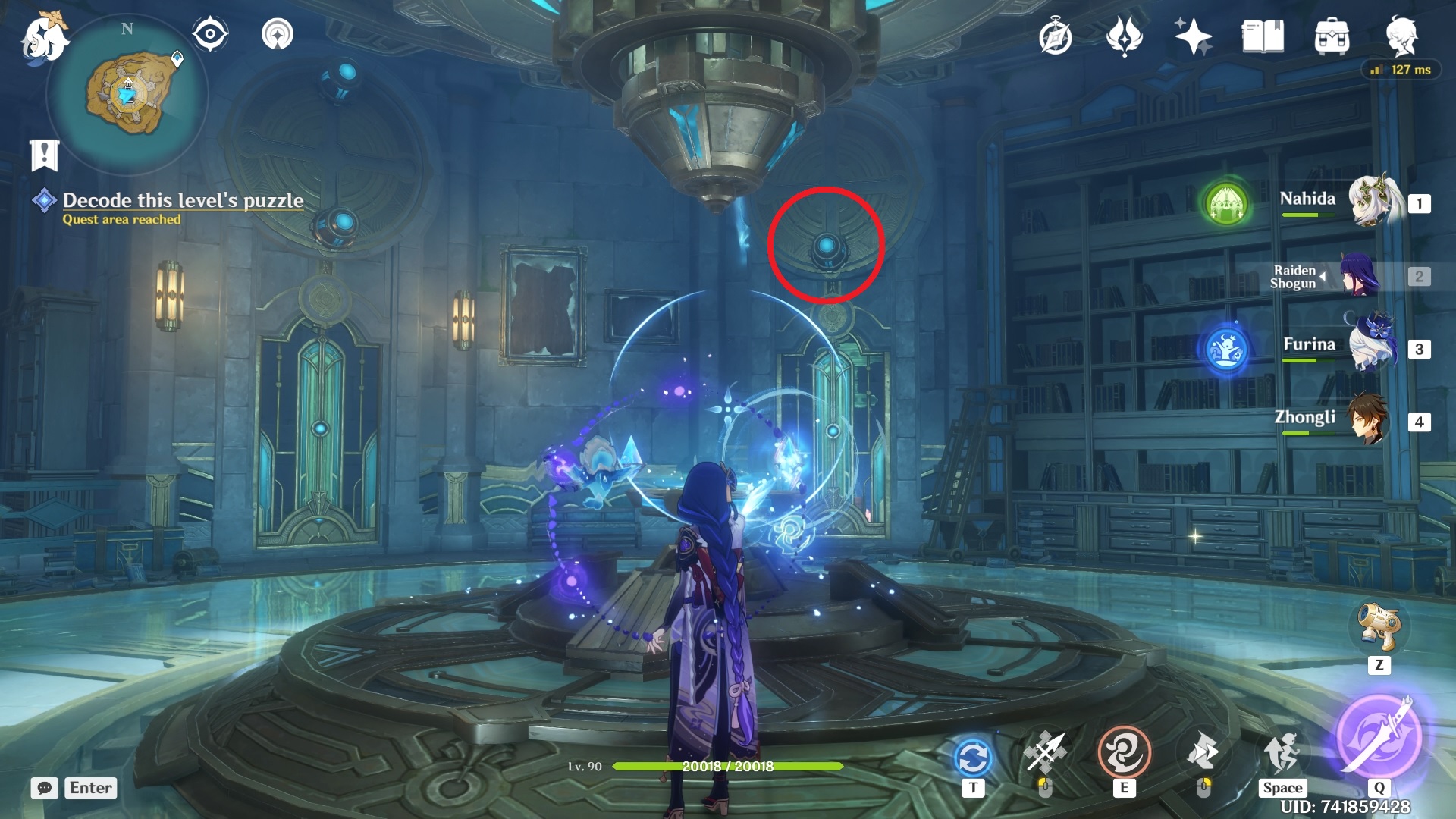1456x819 pixels.
Task: Unleash the purple elemental burst sword icon
Action: click(1378, 736)
